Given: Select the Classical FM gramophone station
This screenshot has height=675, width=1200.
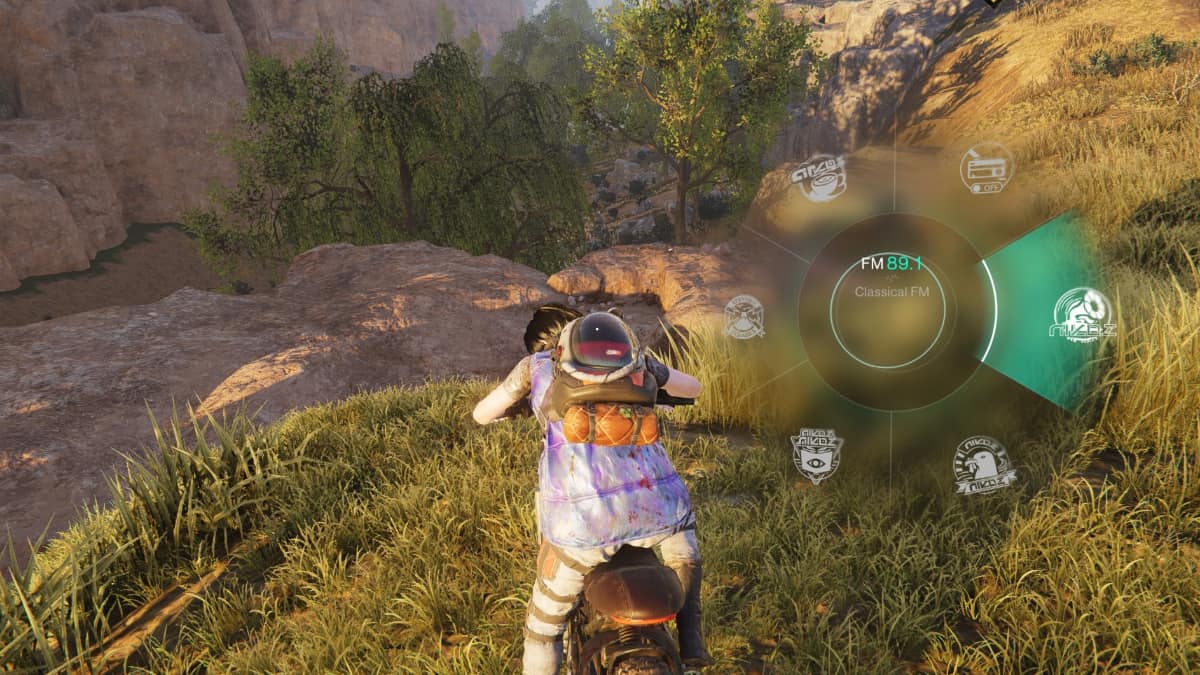Looking at the screenshot, I should pyautogui.click(x=1082, y=315).
